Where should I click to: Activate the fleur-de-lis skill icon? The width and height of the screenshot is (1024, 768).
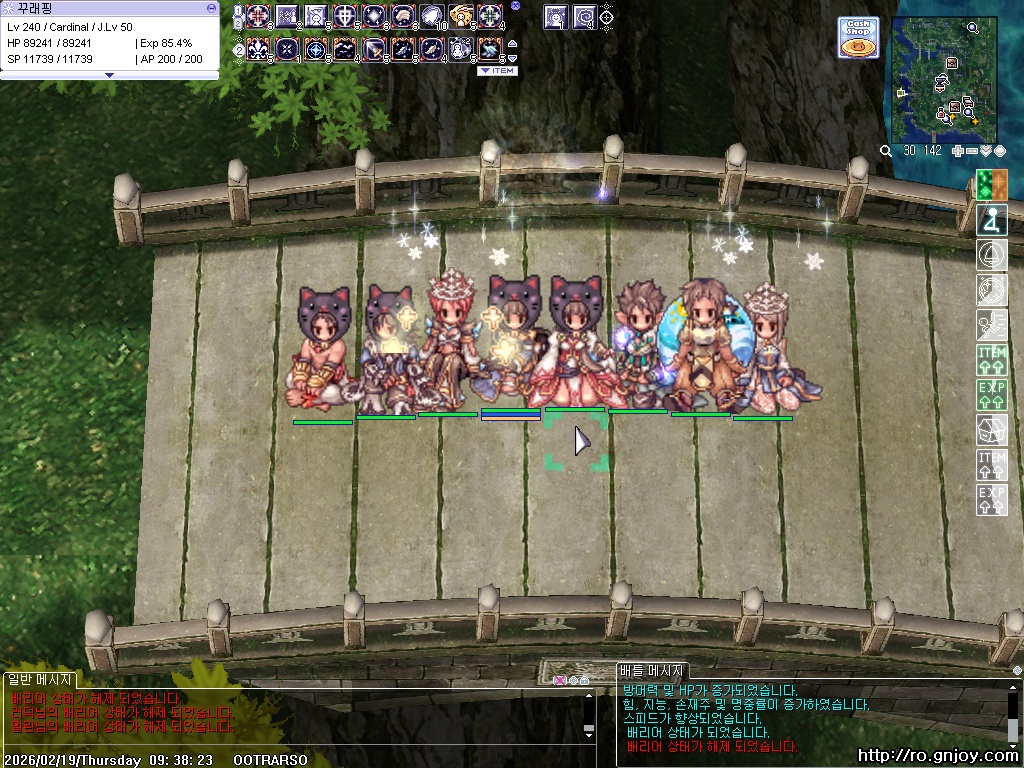pyautogui.click(x=258, y=48)
